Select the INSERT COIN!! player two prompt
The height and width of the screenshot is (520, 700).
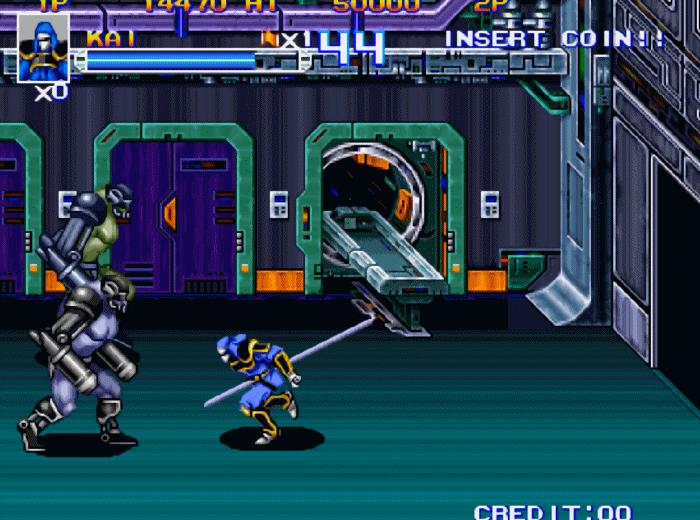click(x=555, y=39)
